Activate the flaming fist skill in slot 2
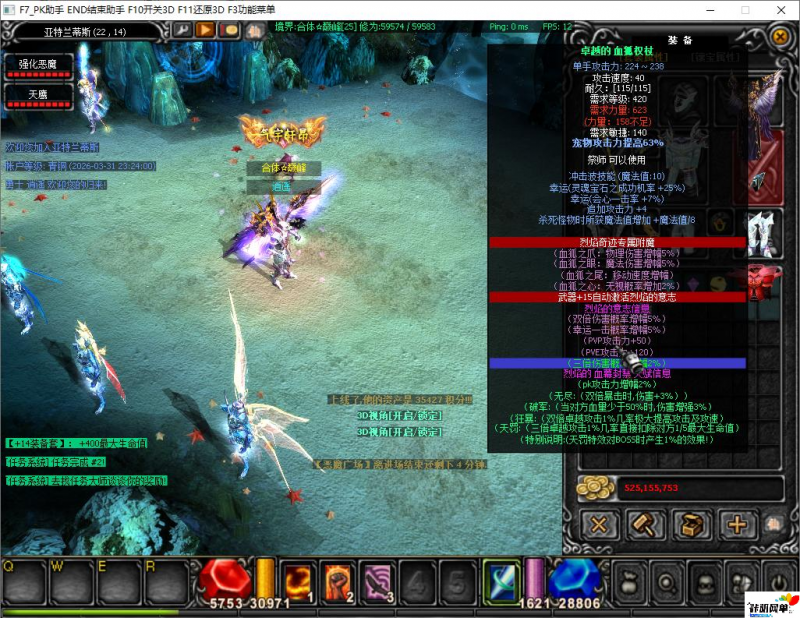 339,580
